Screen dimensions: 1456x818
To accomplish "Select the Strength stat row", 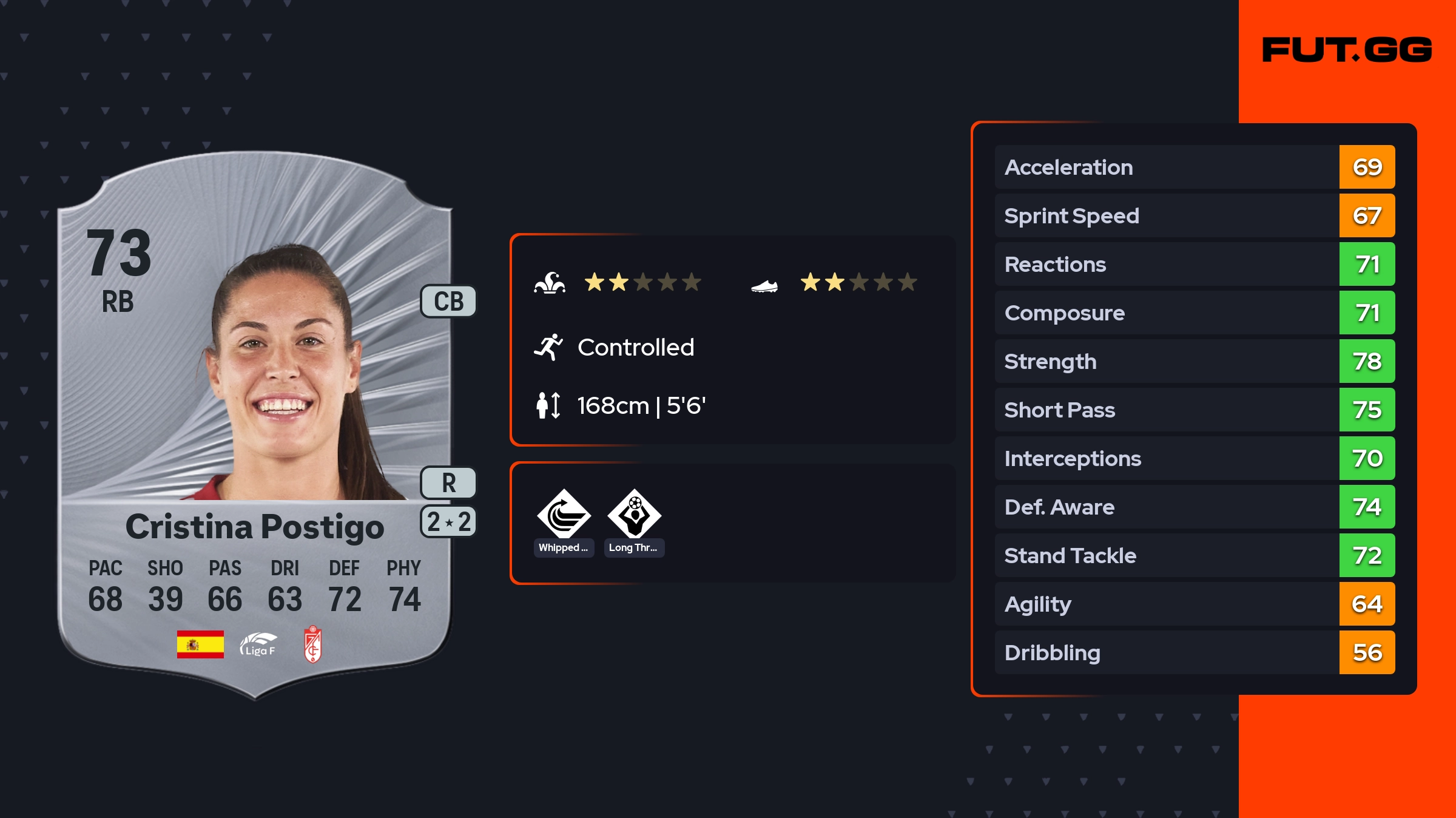I will point(1194,361).
